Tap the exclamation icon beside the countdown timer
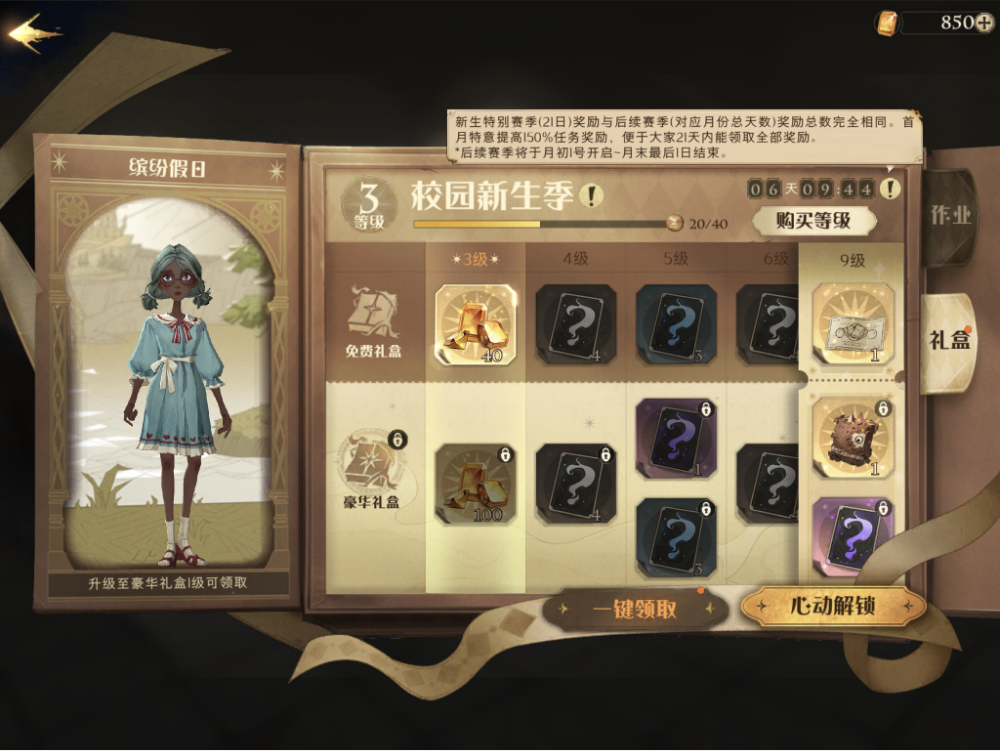Image resolution: width=1000 pixels, height=751 pixels. point(890,187)
